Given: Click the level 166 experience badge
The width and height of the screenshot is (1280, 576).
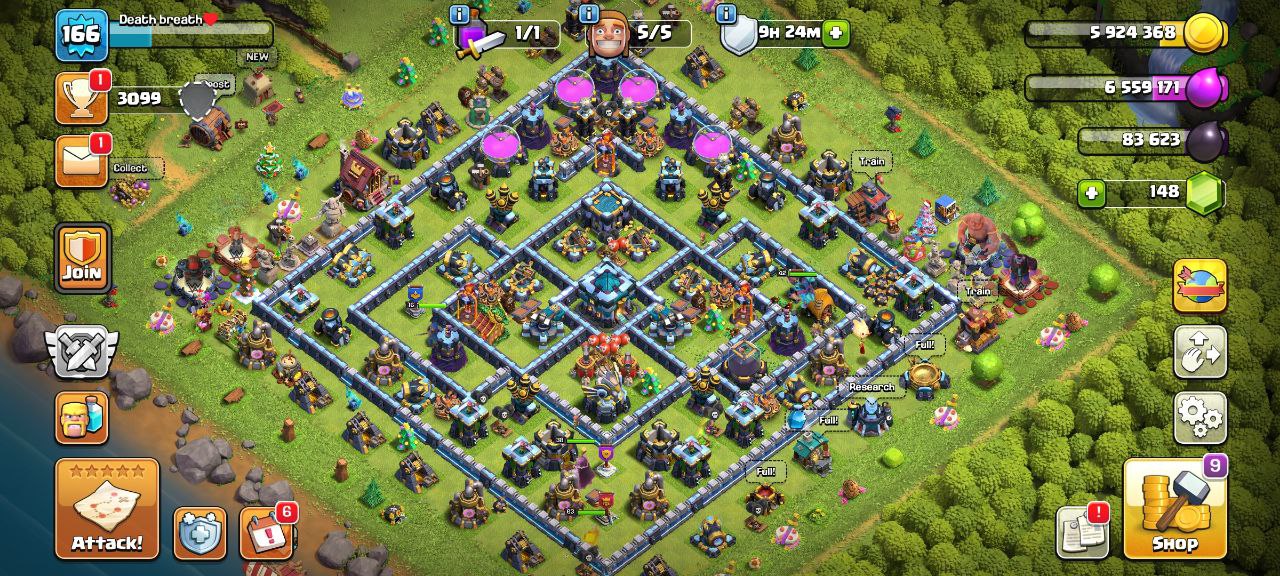Looking at the screenshot, I should (x=81, y=34).
